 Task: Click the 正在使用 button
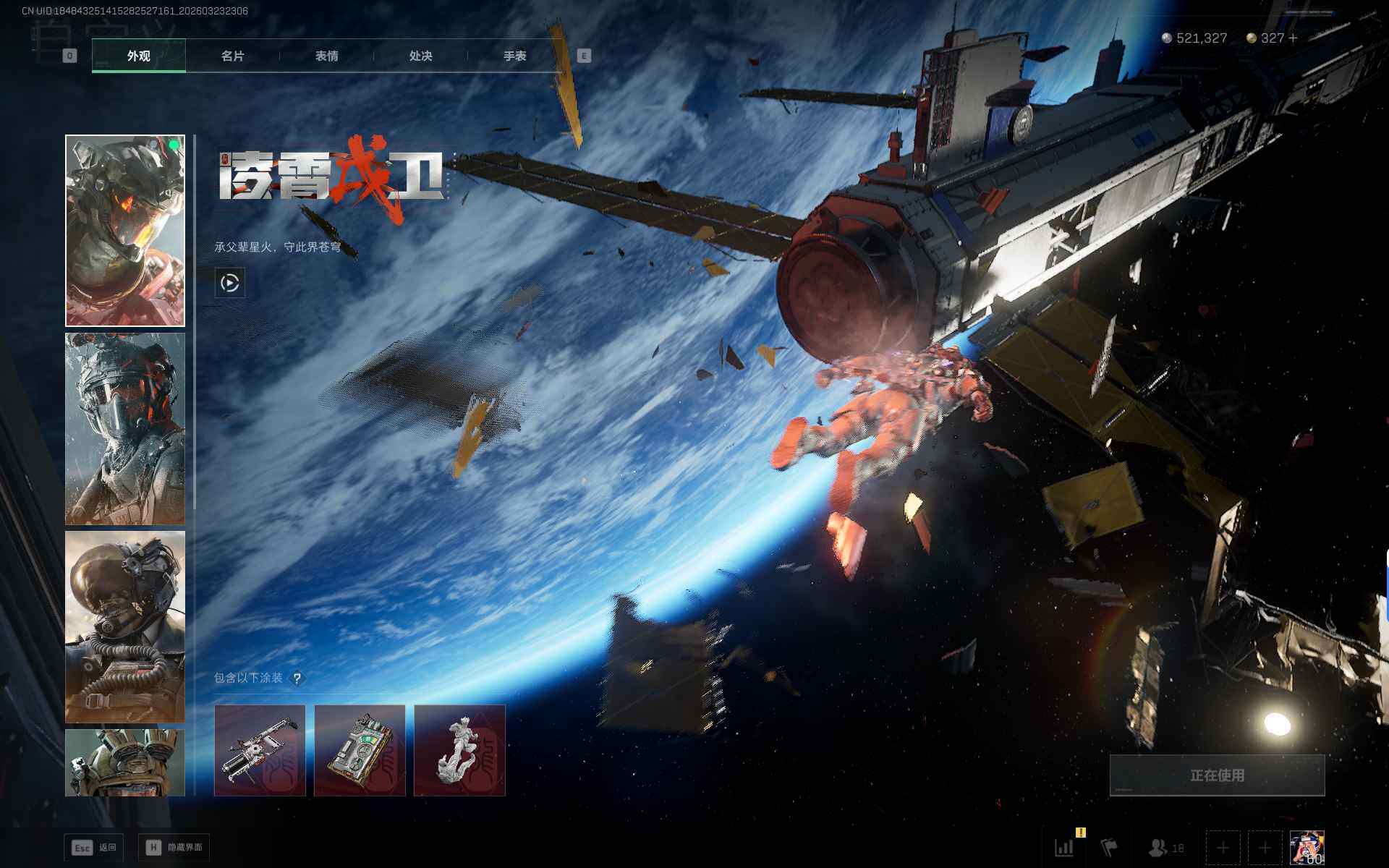[1217, 775]
